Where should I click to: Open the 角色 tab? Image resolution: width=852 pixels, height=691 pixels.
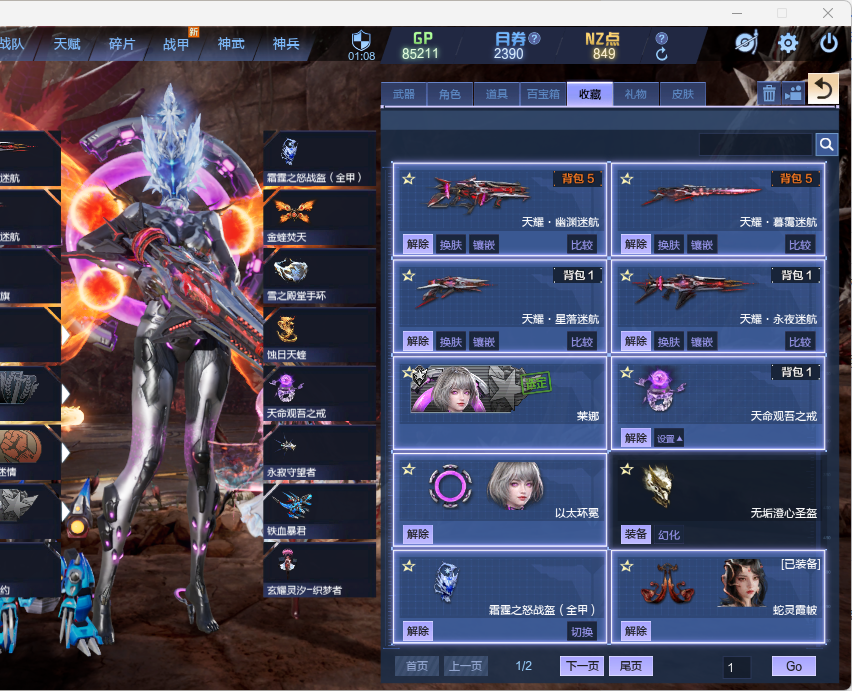pyautogui.click(x=450, y=95)
